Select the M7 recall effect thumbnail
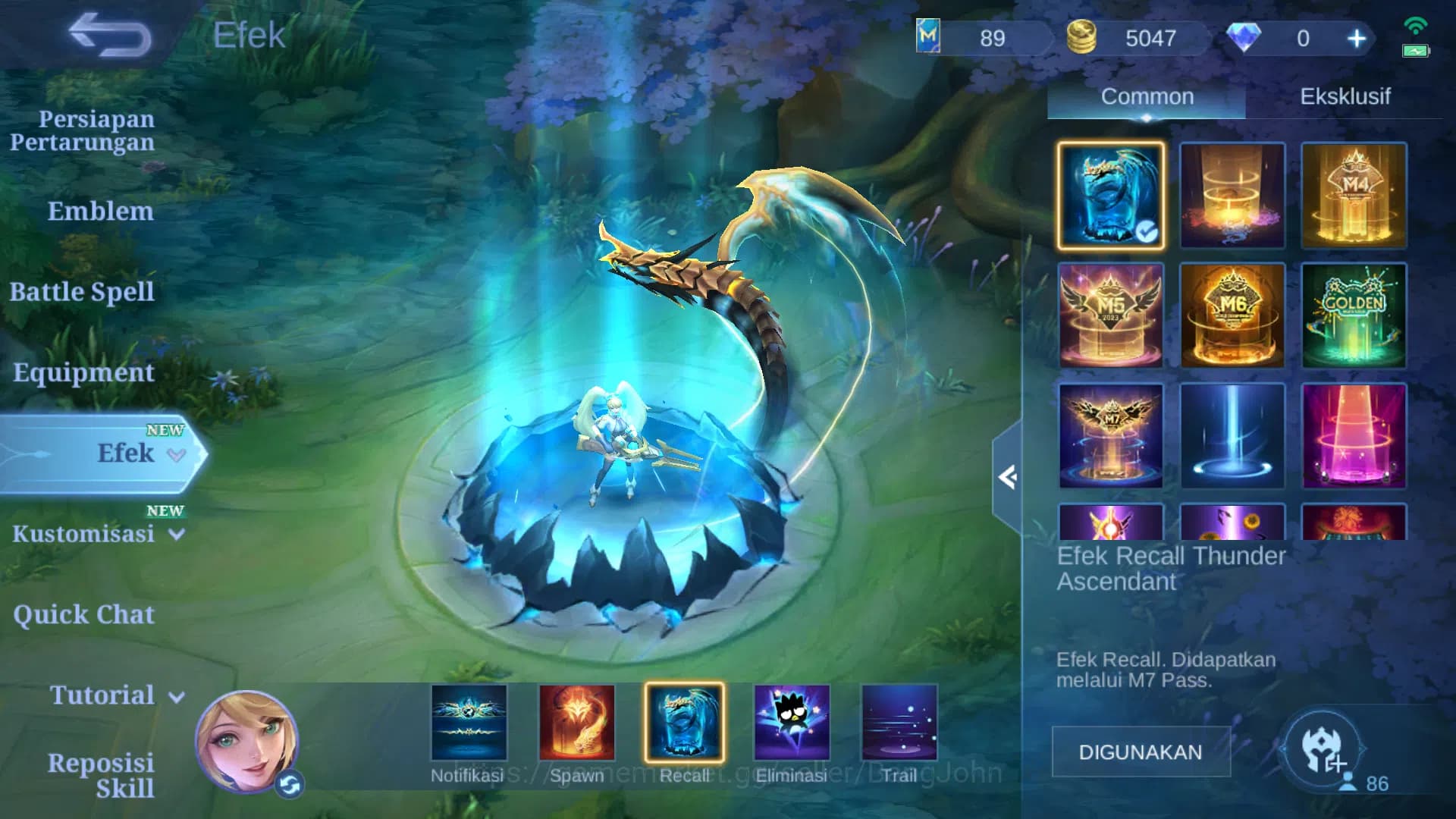Image resolution: width=1456 pixels, height=819 pixels. [x=1110, y=433]
